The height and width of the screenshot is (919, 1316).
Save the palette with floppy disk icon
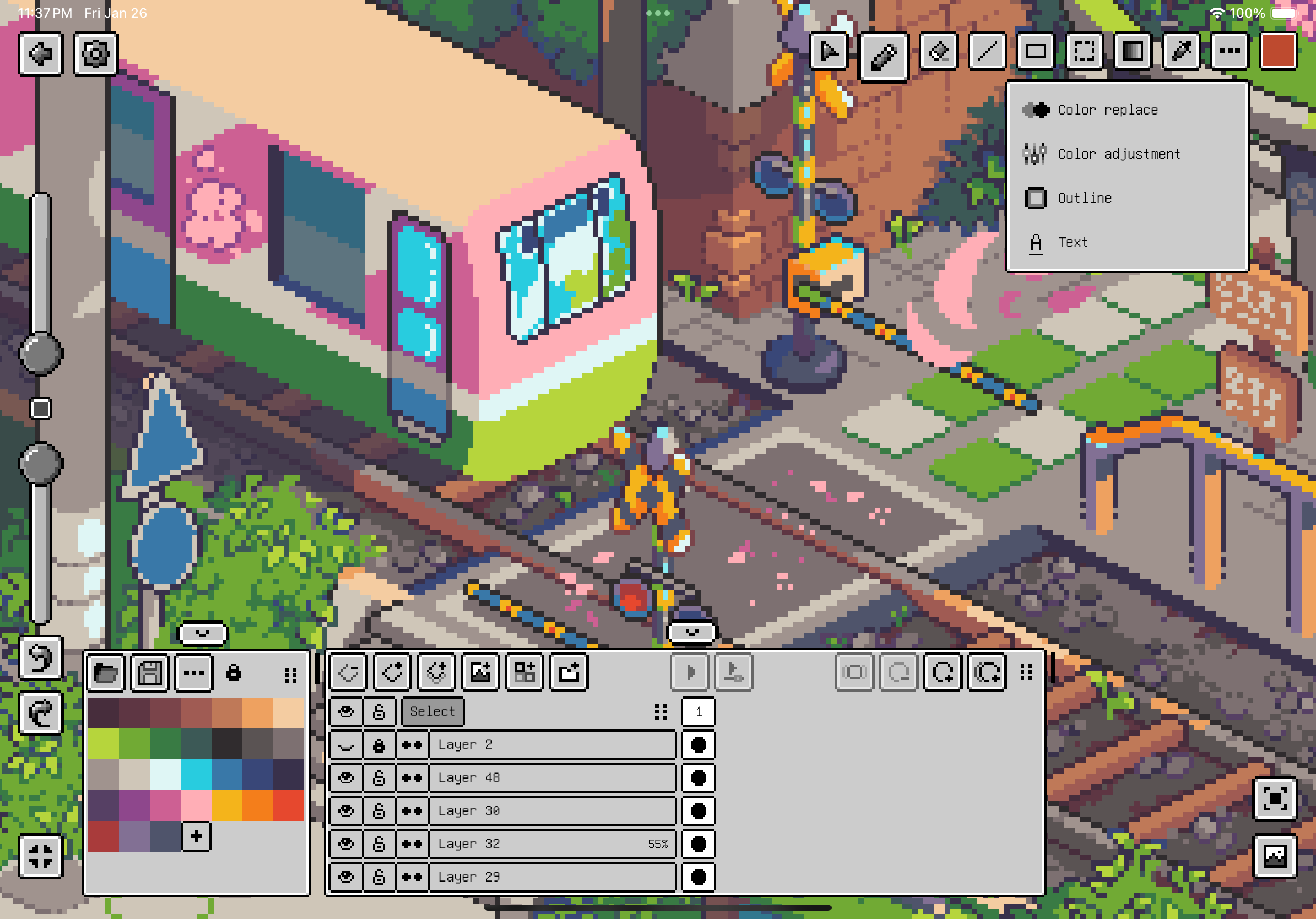149,673
